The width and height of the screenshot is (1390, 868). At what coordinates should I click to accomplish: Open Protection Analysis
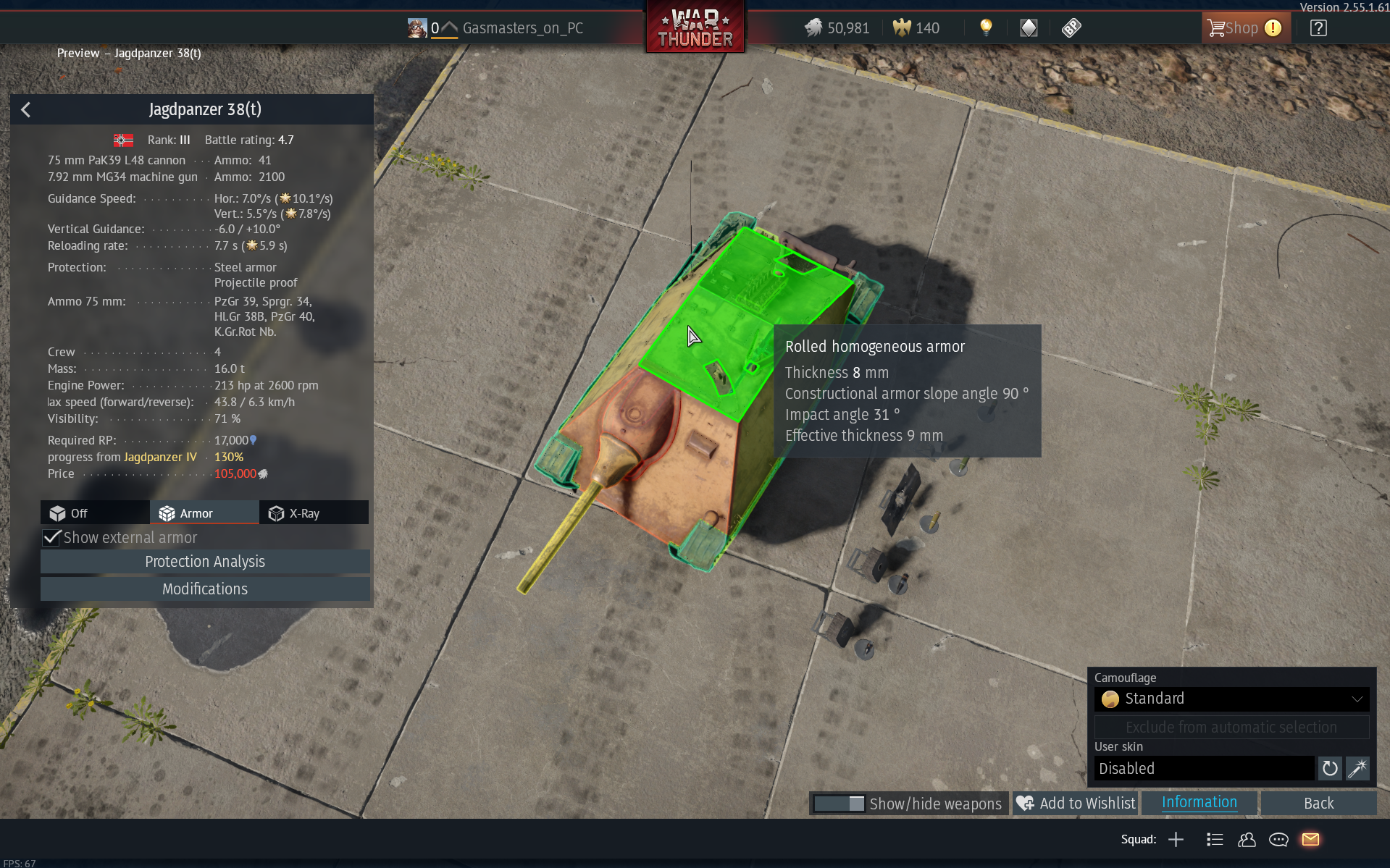(205, 562)
